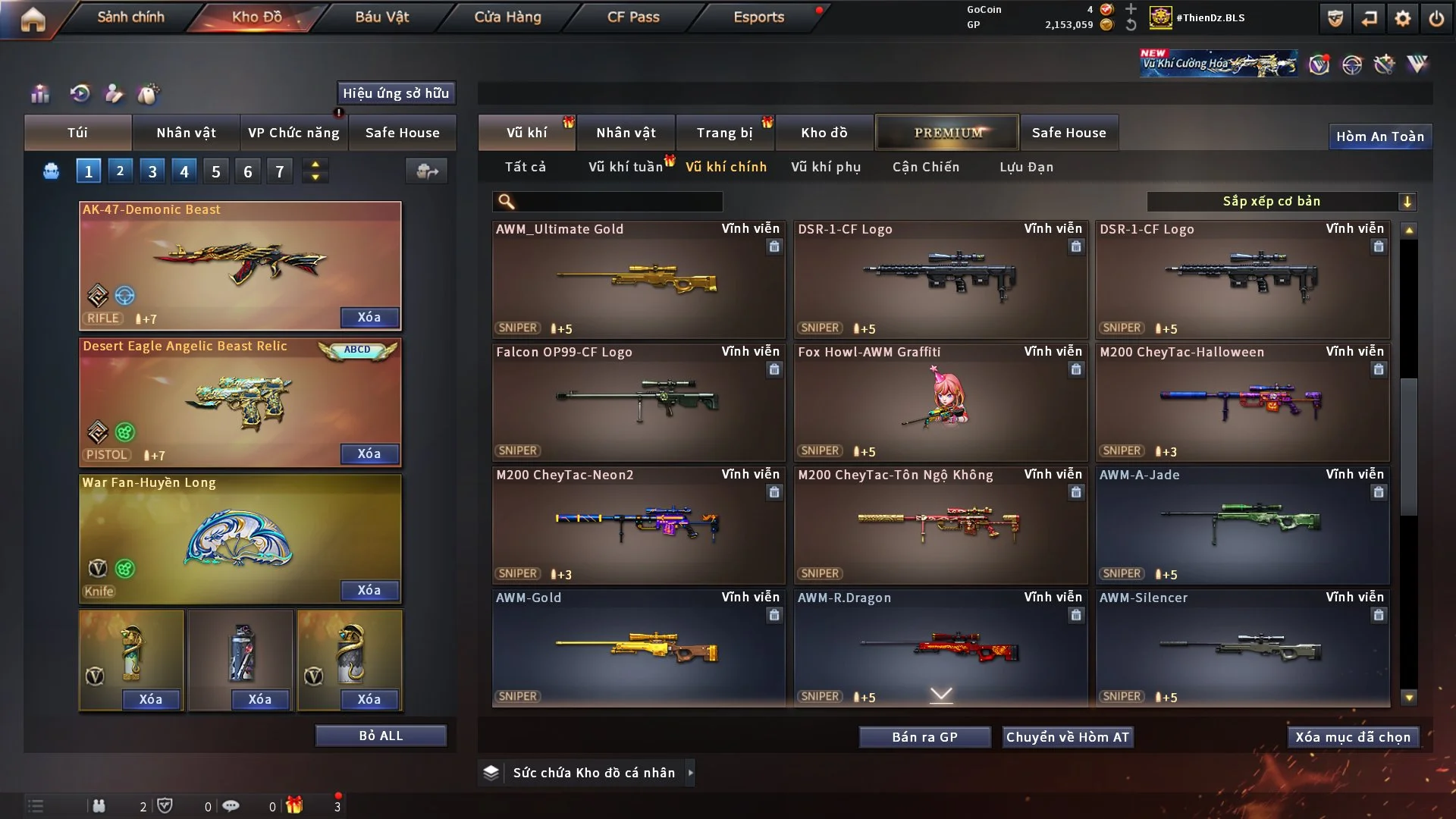This screenshot has height=819, width=1456.
Task: Click the power exit button
Action: pyautogui.click(x=1436, y=18)
